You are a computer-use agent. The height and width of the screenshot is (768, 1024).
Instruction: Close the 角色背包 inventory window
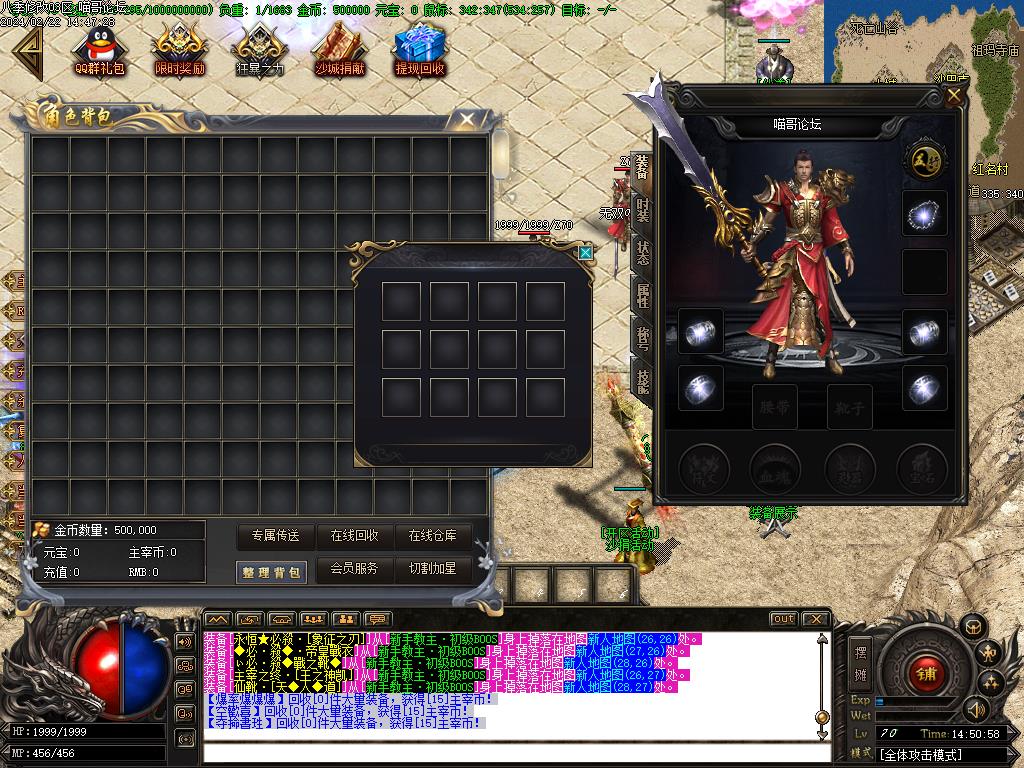point(466,120)
